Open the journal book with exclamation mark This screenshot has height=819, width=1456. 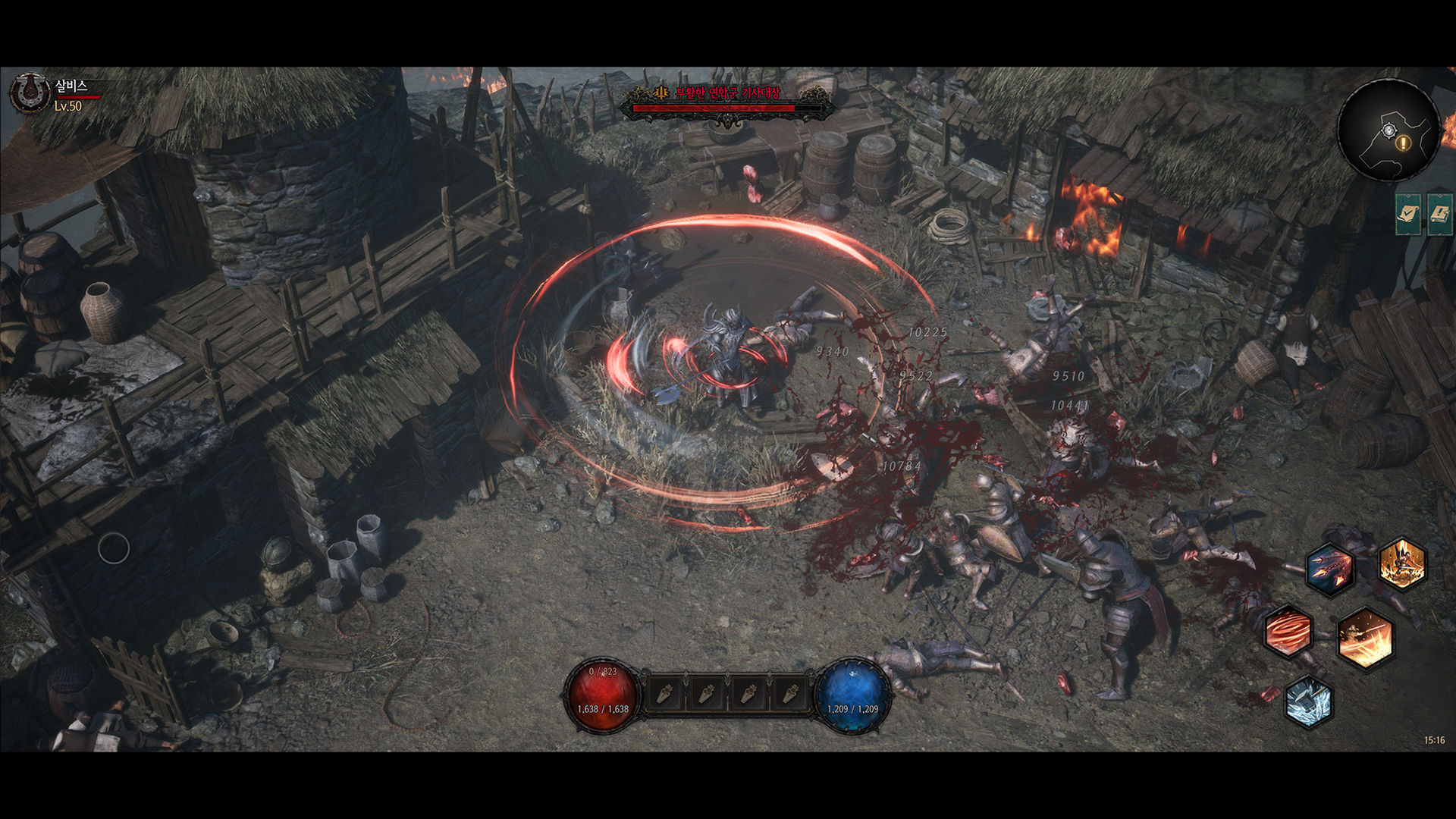tap(1439, 215)
